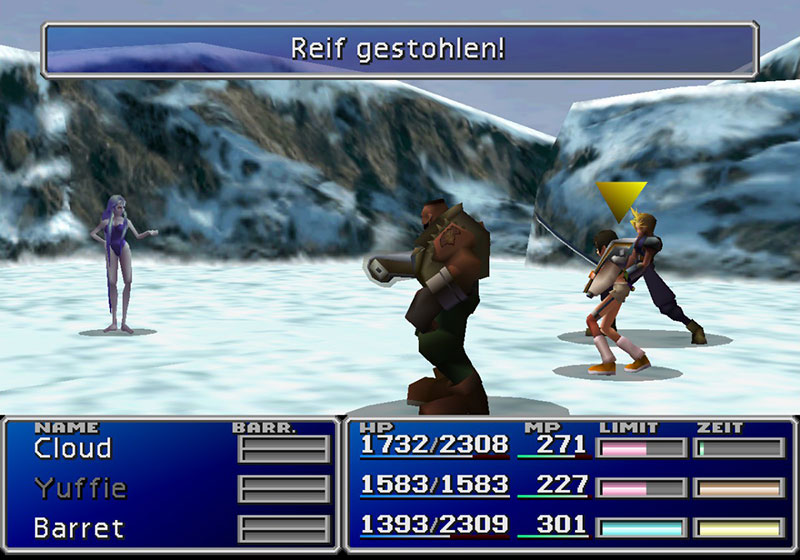Pick Barret from the party name list
This screenshot has height=560, width=800.
(76, 527)
